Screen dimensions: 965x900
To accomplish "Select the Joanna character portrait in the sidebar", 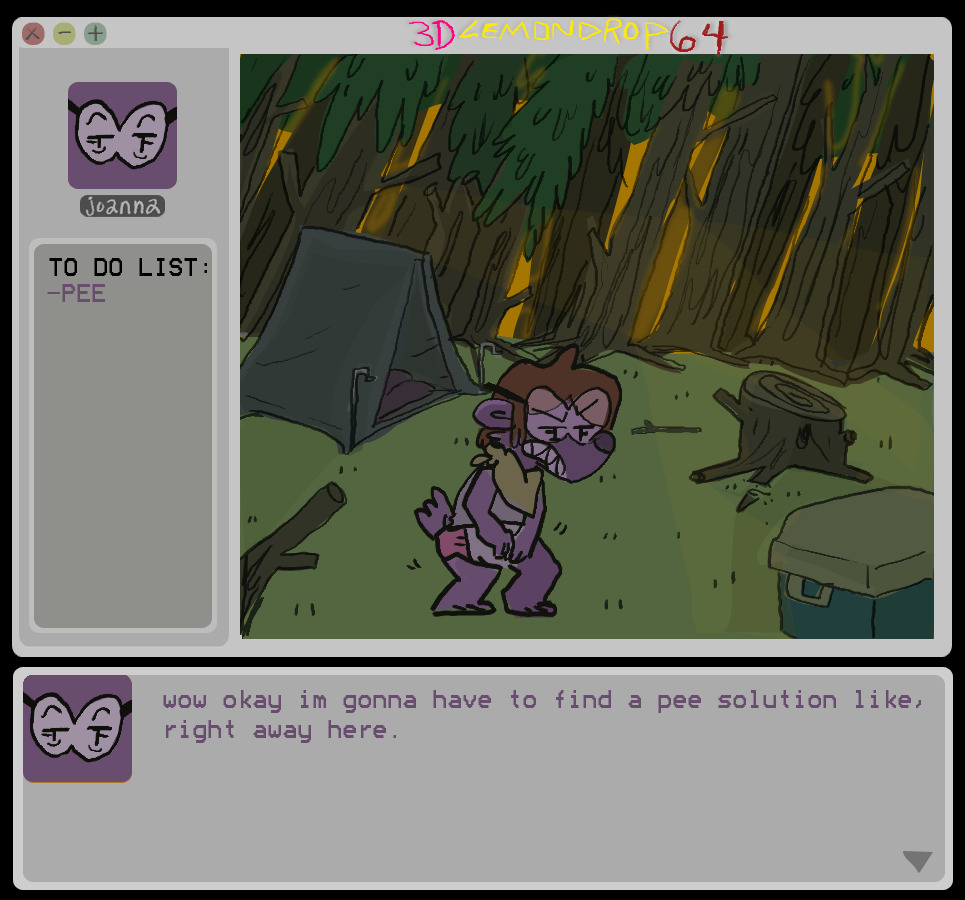I will pos(122,136).
